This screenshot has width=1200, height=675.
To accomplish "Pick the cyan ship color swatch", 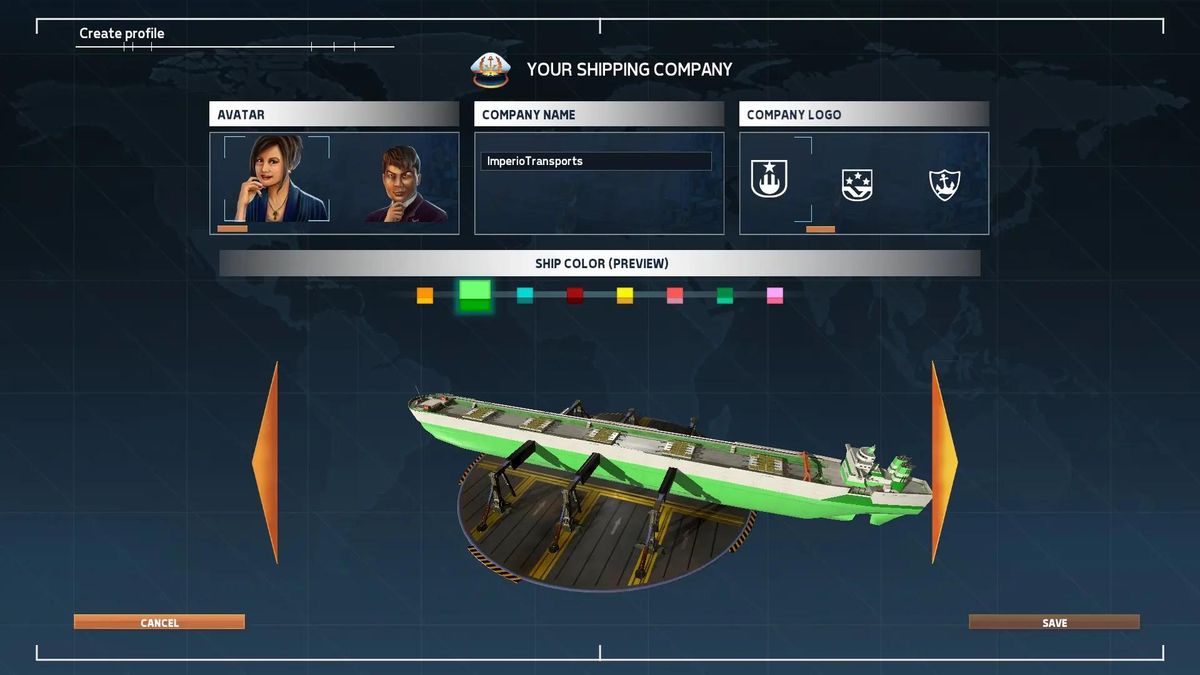I will click(525, 295).
